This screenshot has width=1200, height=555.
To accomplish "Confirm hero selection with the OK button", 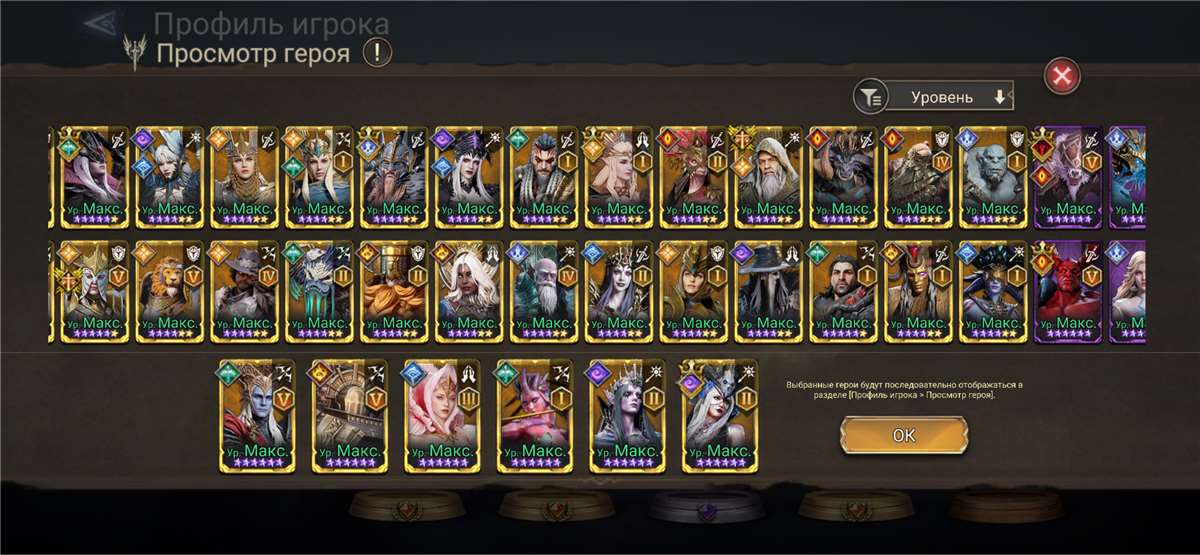I will pos(903,436).
